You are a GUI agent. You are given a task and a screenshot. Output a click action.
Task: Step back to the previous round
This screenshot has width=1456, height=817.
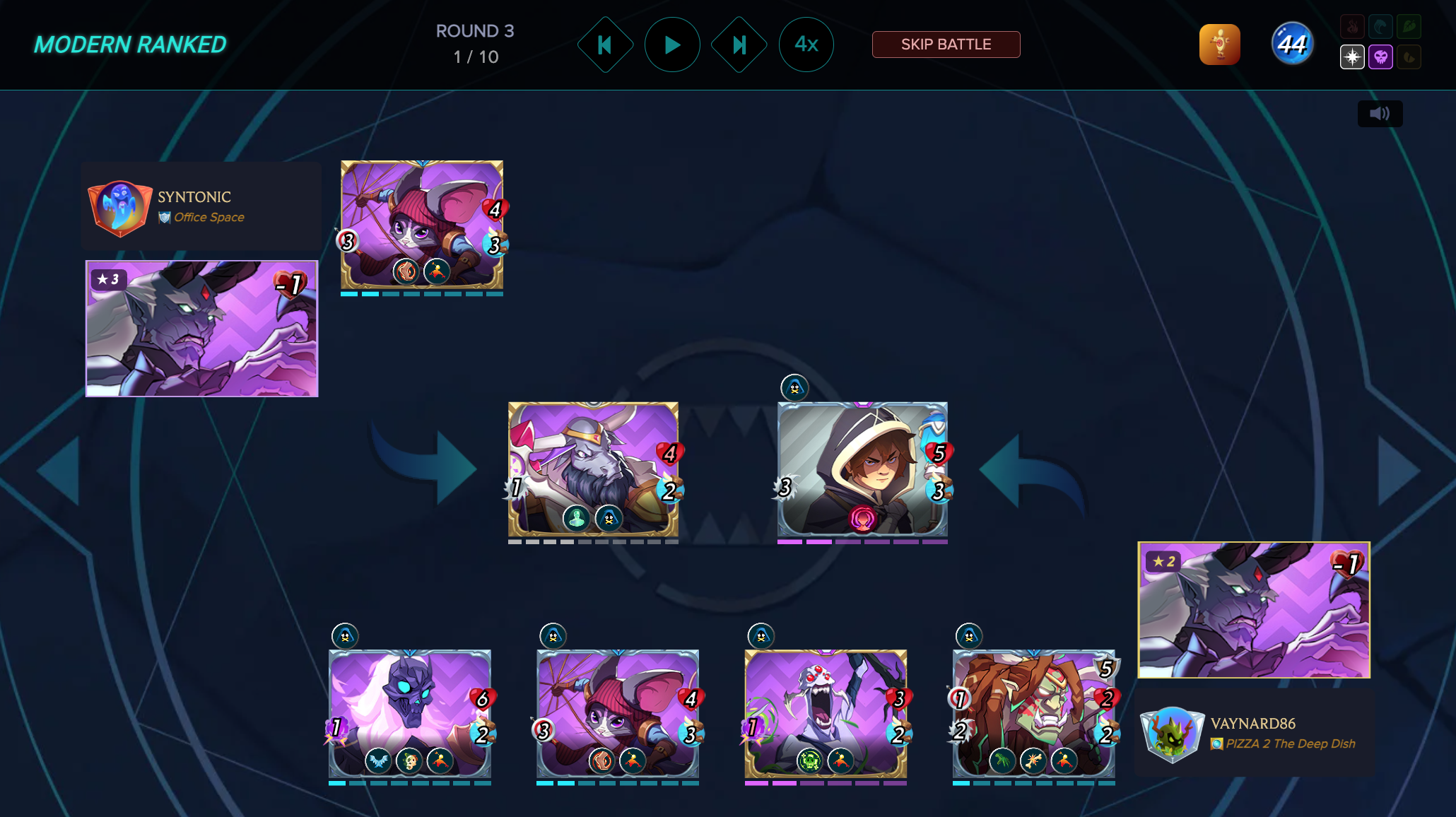[x=605, y=45]
